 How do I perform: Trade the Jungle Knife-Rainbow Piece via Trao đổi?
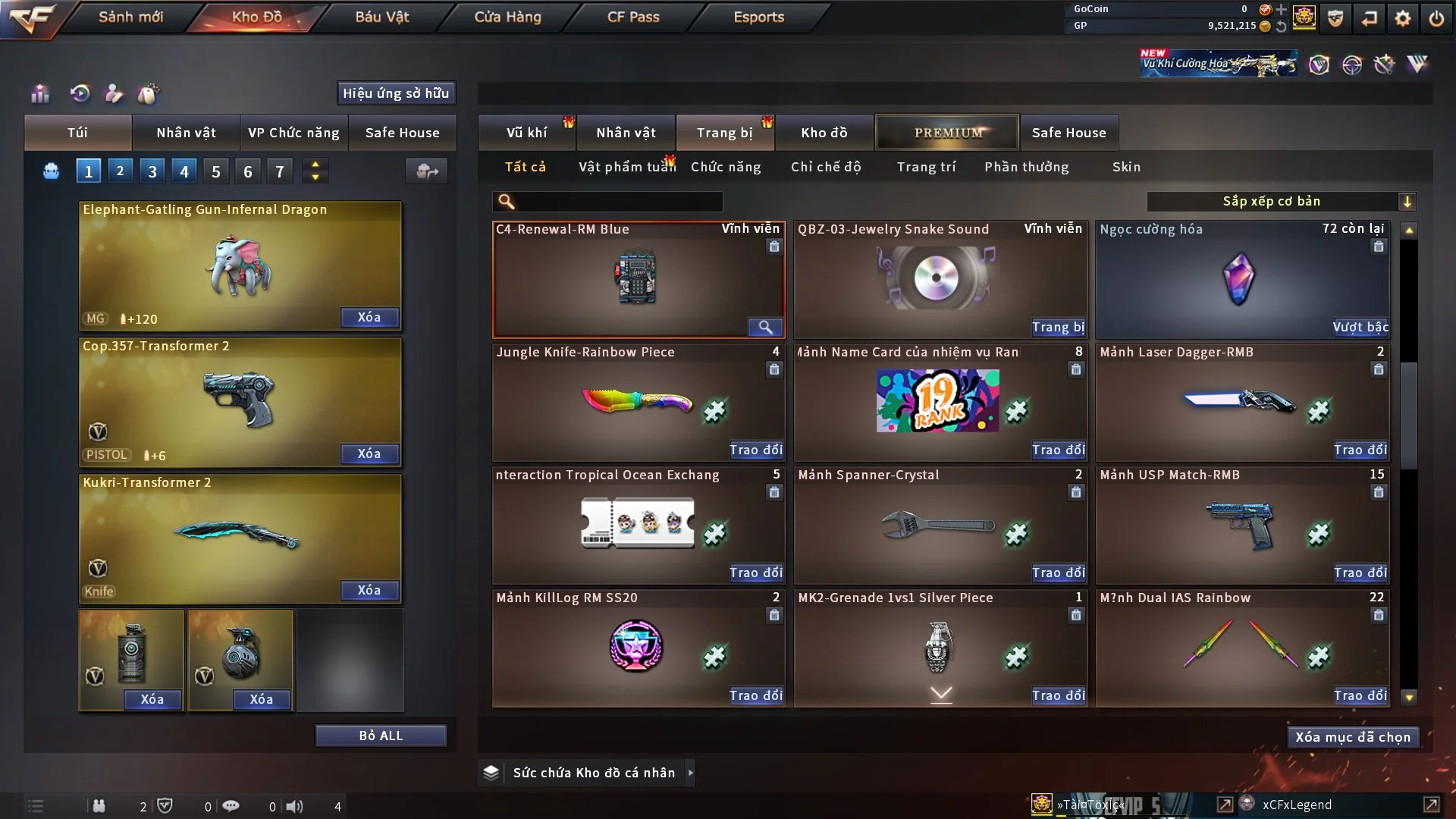pos(755,450)
